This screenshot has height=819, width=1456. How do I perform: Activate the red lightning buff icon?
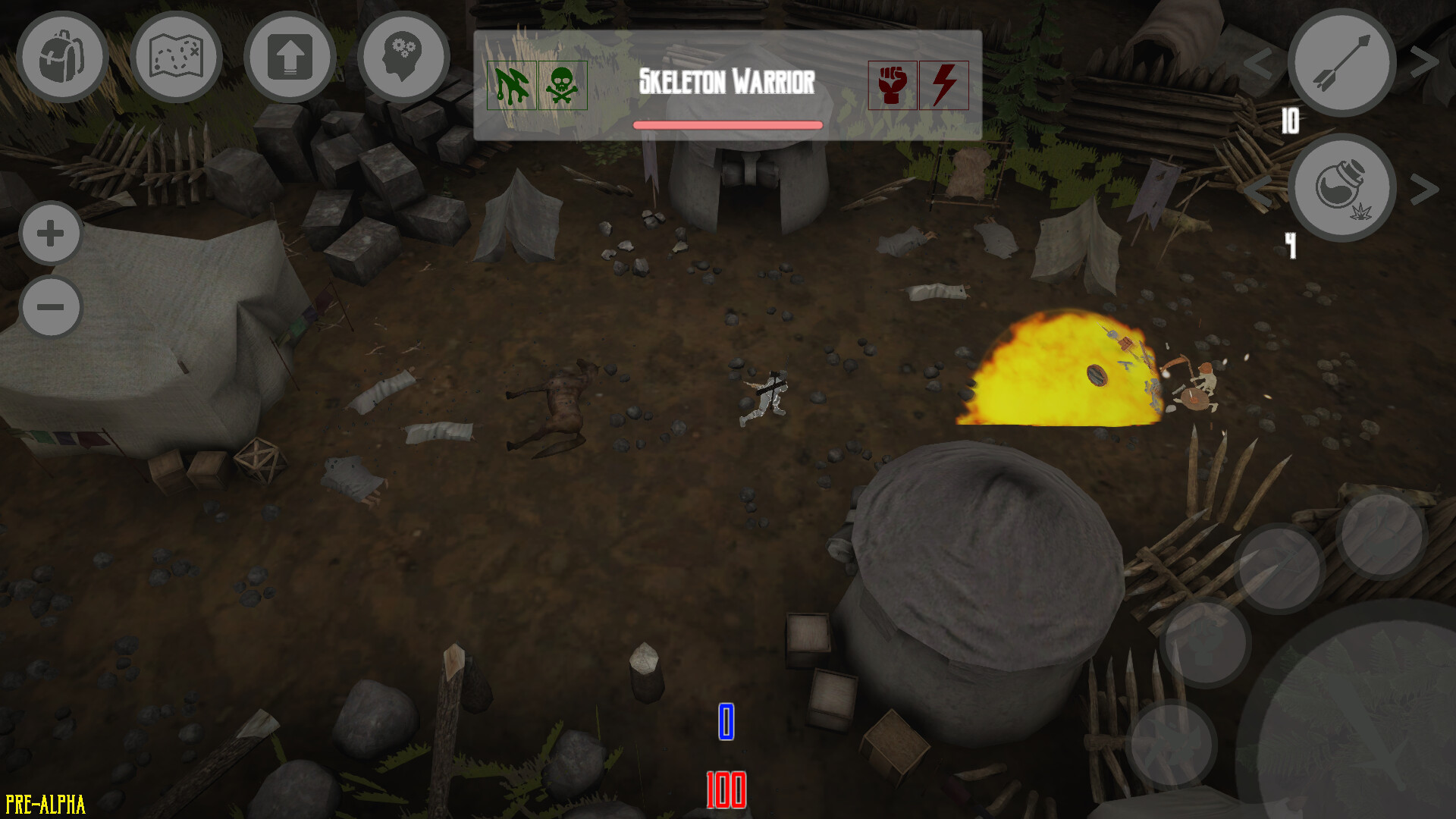click(x=945, y=86)
